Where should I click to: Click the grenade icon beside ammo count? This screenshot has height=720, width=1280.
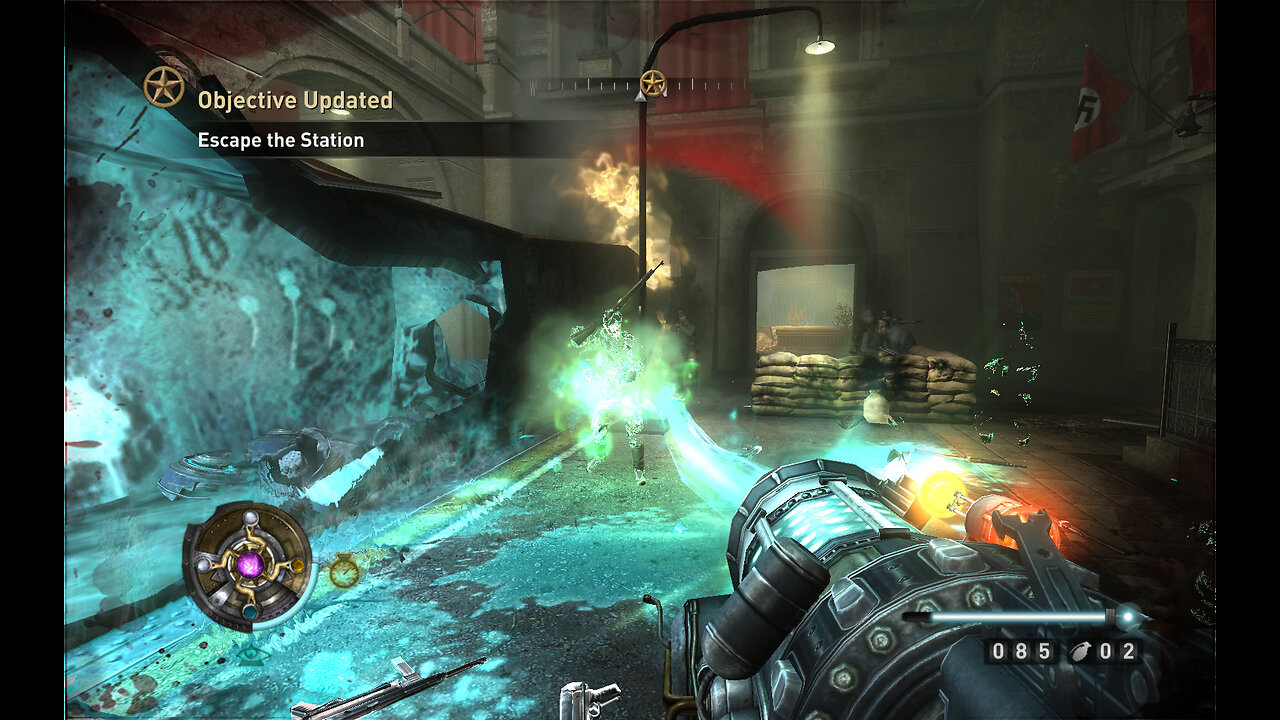[x=1080, y=652]
